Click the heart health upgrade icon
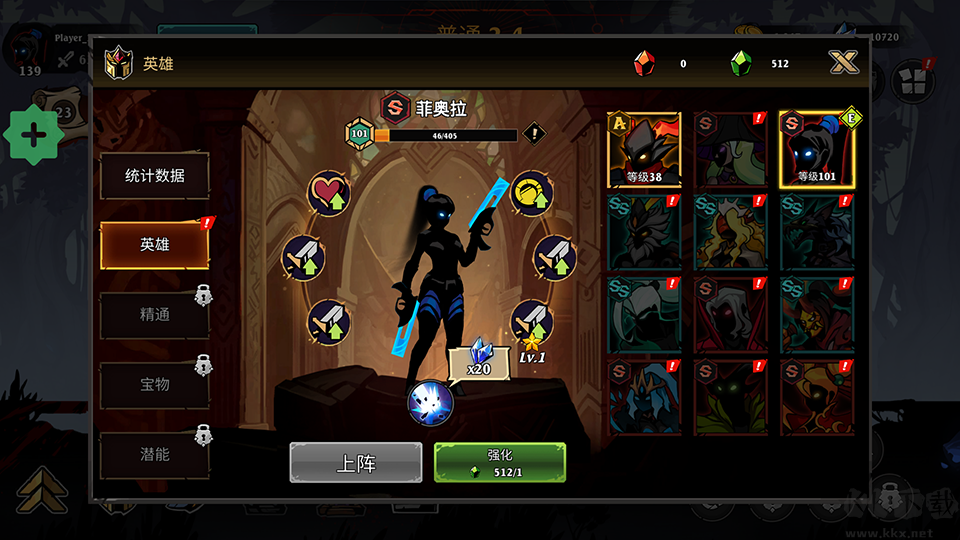 (328, 193)
